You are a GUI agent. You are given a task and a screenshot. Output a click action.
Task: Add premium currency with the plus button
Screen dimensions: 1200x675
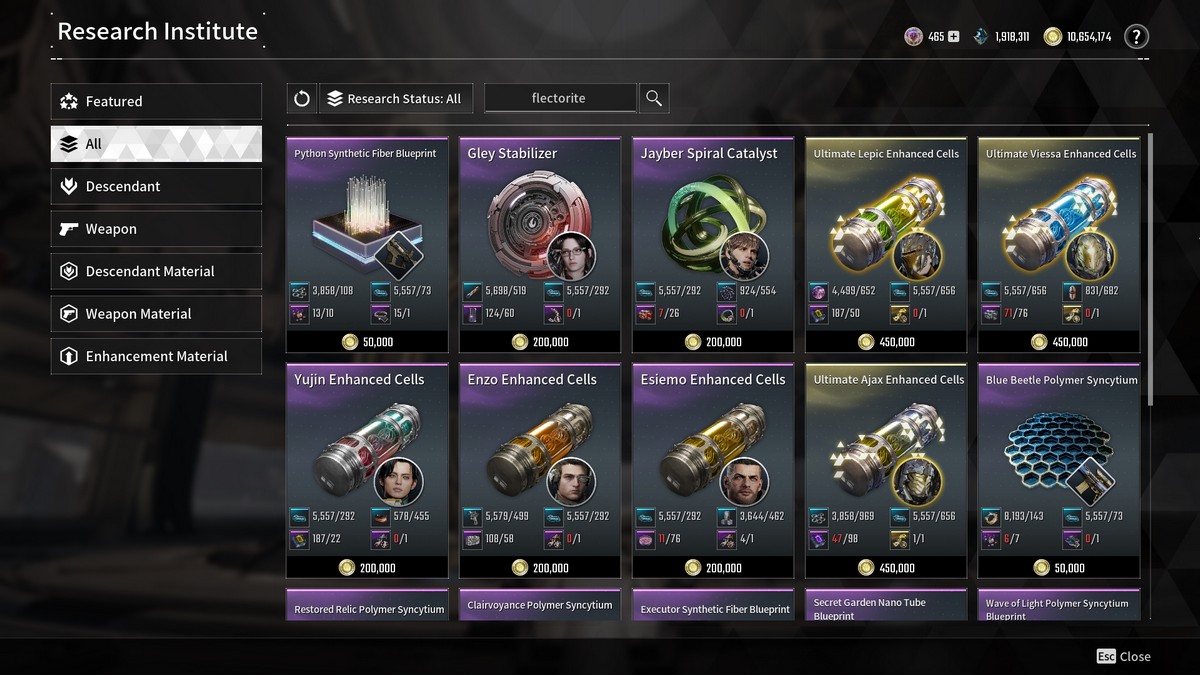(x=953, y=37)
